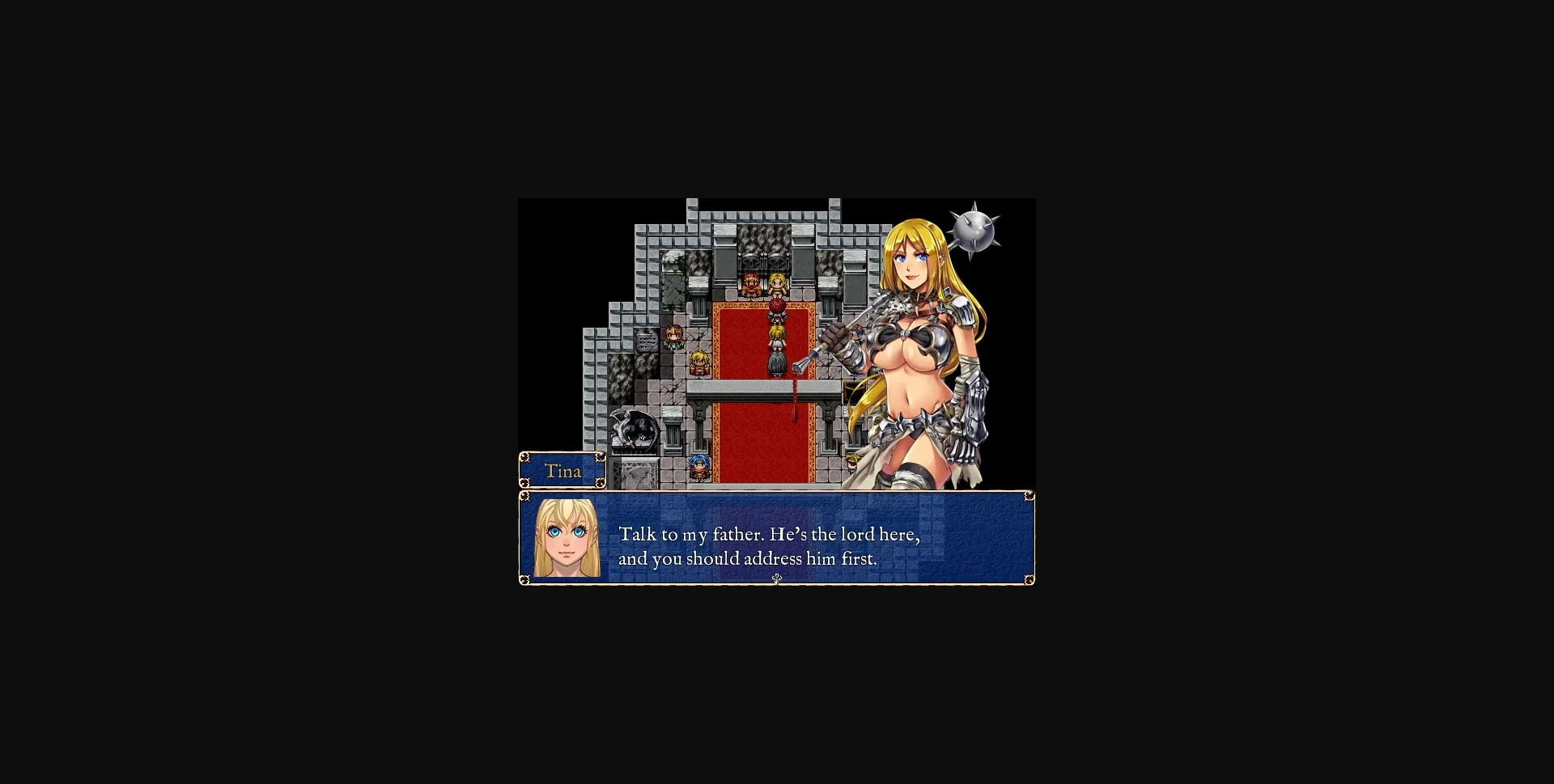Select the blue-haired guard near the stairs
The height and width of the screenshot is (784, 1554).
coord(698,468)
